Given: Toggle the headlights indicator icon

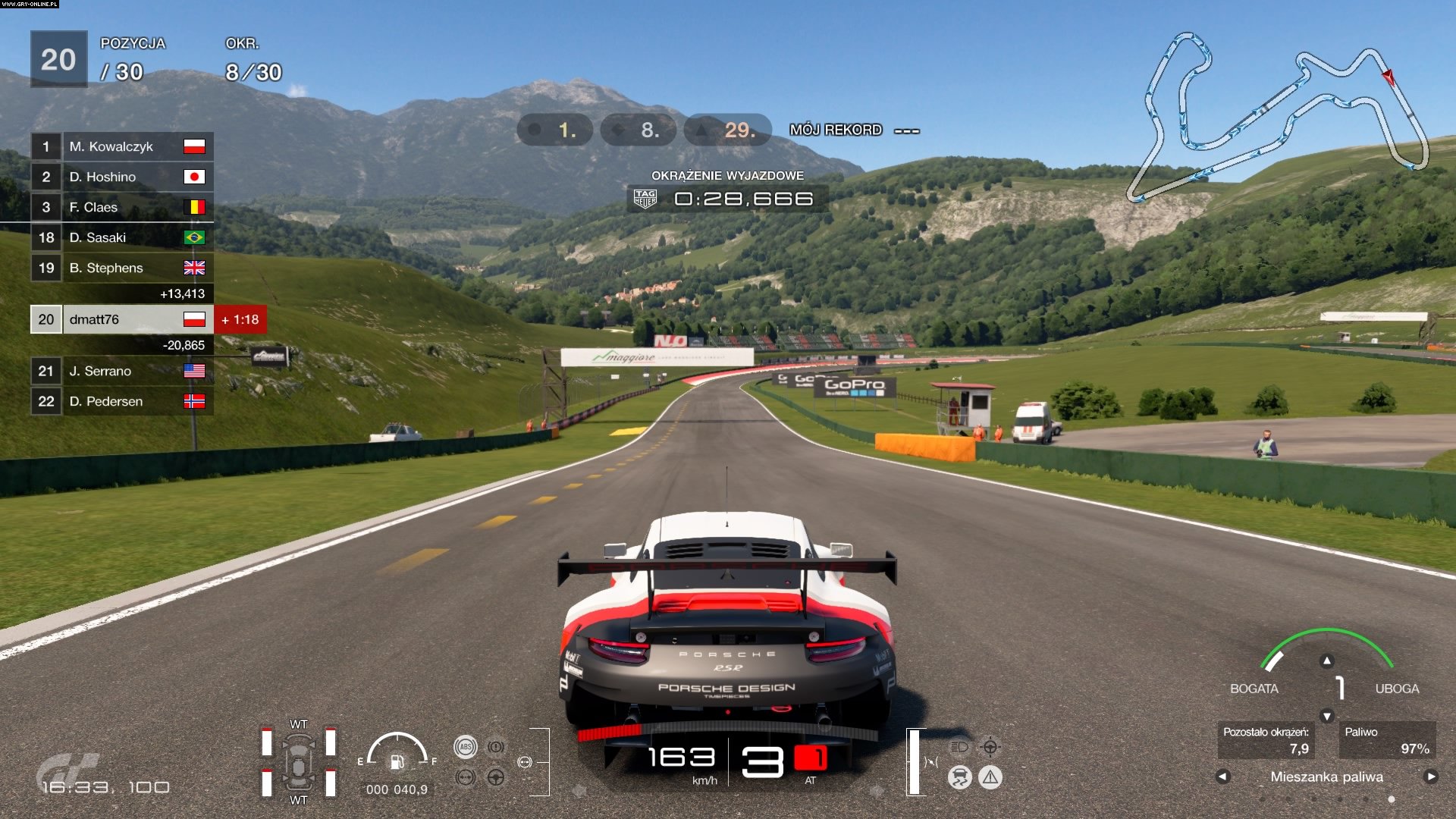Looking at the screenshot, I should [960, 747].
